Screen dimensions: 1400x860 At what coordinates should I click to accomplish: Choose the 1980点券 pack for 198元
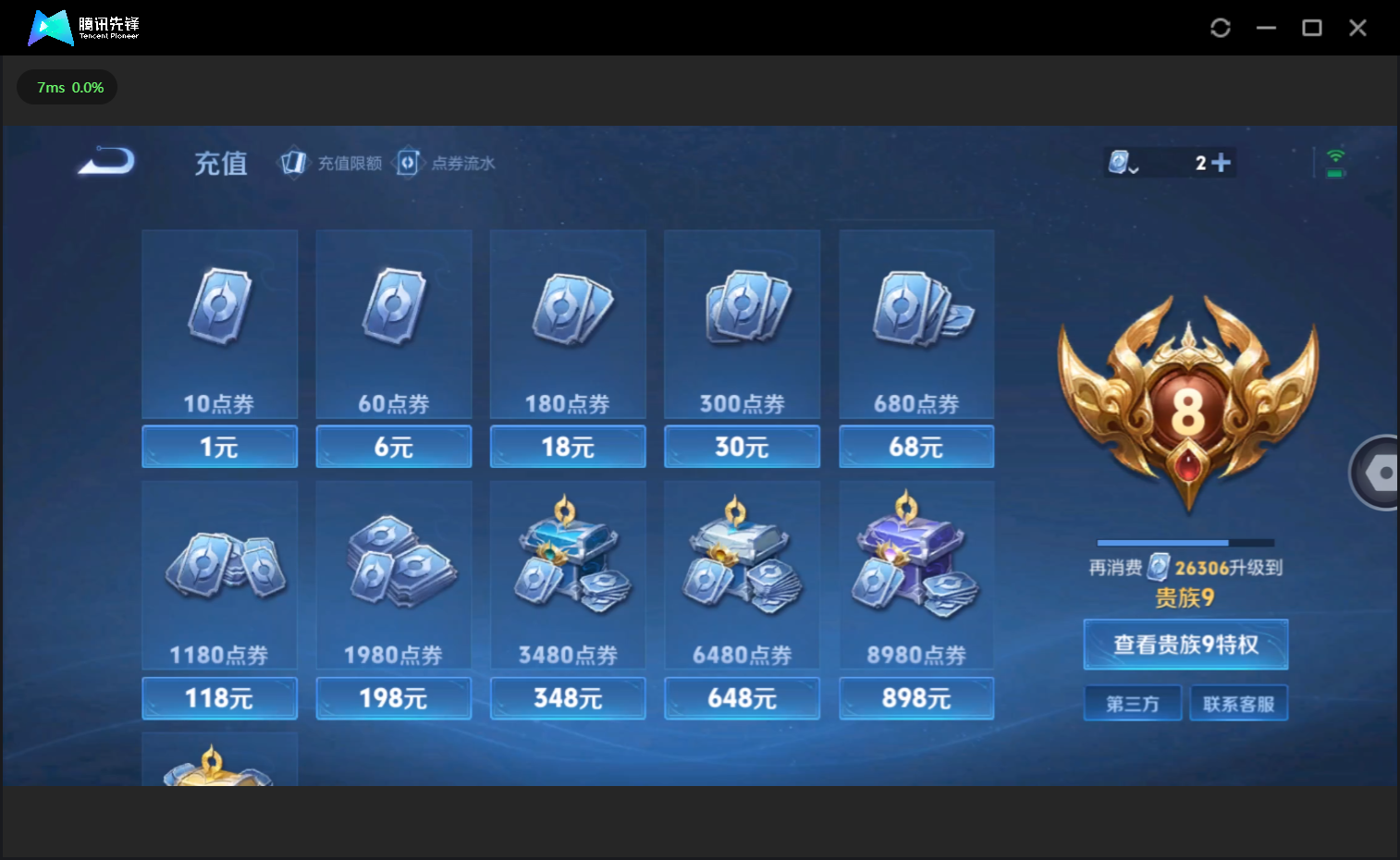point(394,698)
